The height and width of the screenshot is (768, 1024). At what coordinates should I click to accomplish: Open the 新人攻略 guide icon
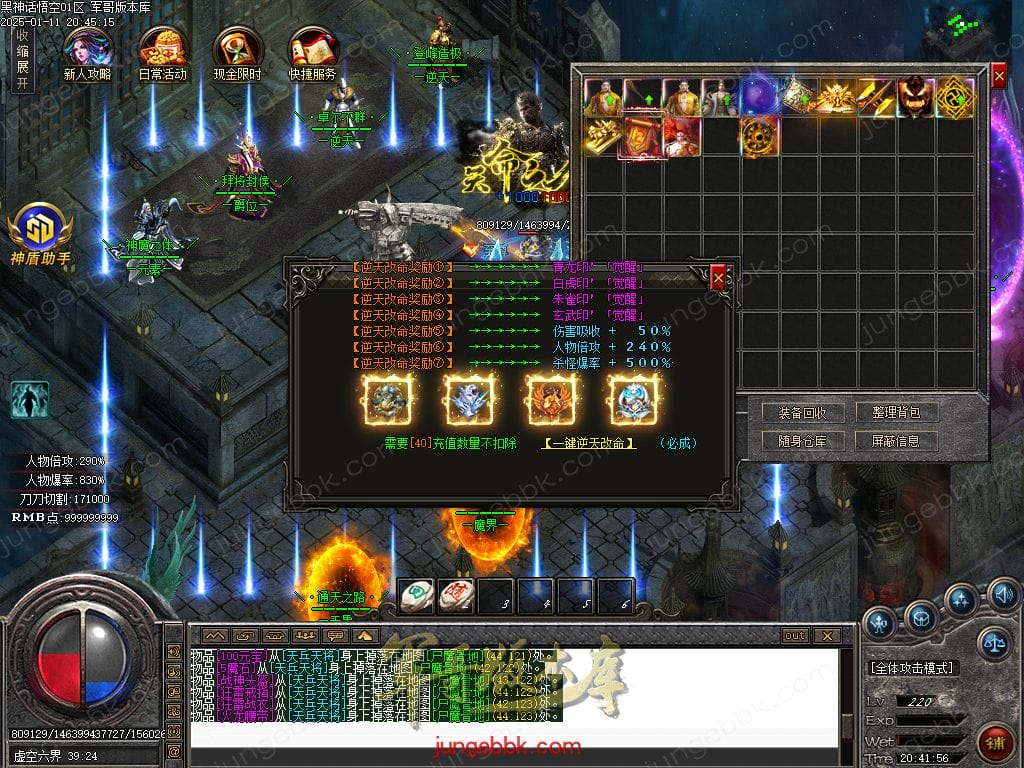click(x=87, y=52)
